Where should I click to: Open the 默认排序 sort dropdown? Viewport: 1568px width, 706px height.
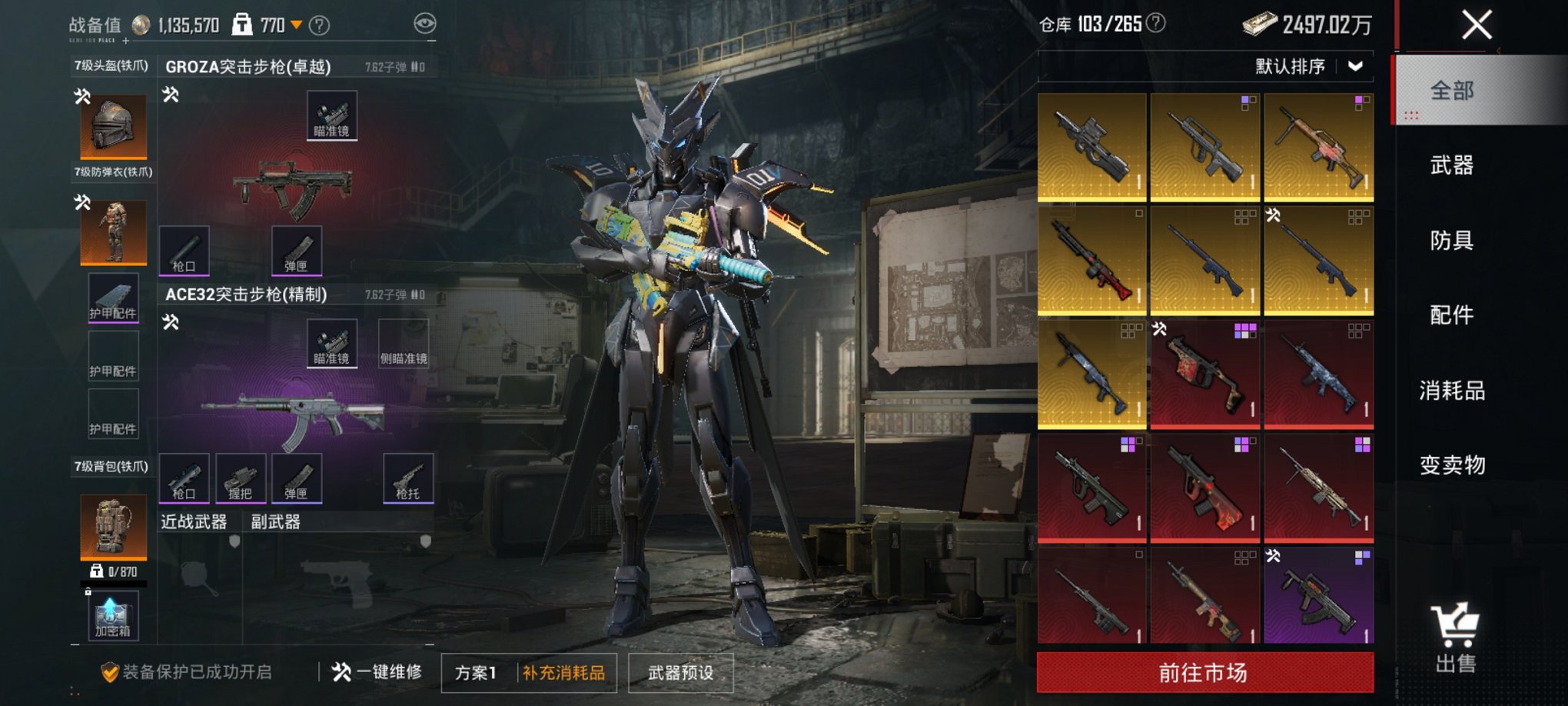click(x=1308, y=67)
